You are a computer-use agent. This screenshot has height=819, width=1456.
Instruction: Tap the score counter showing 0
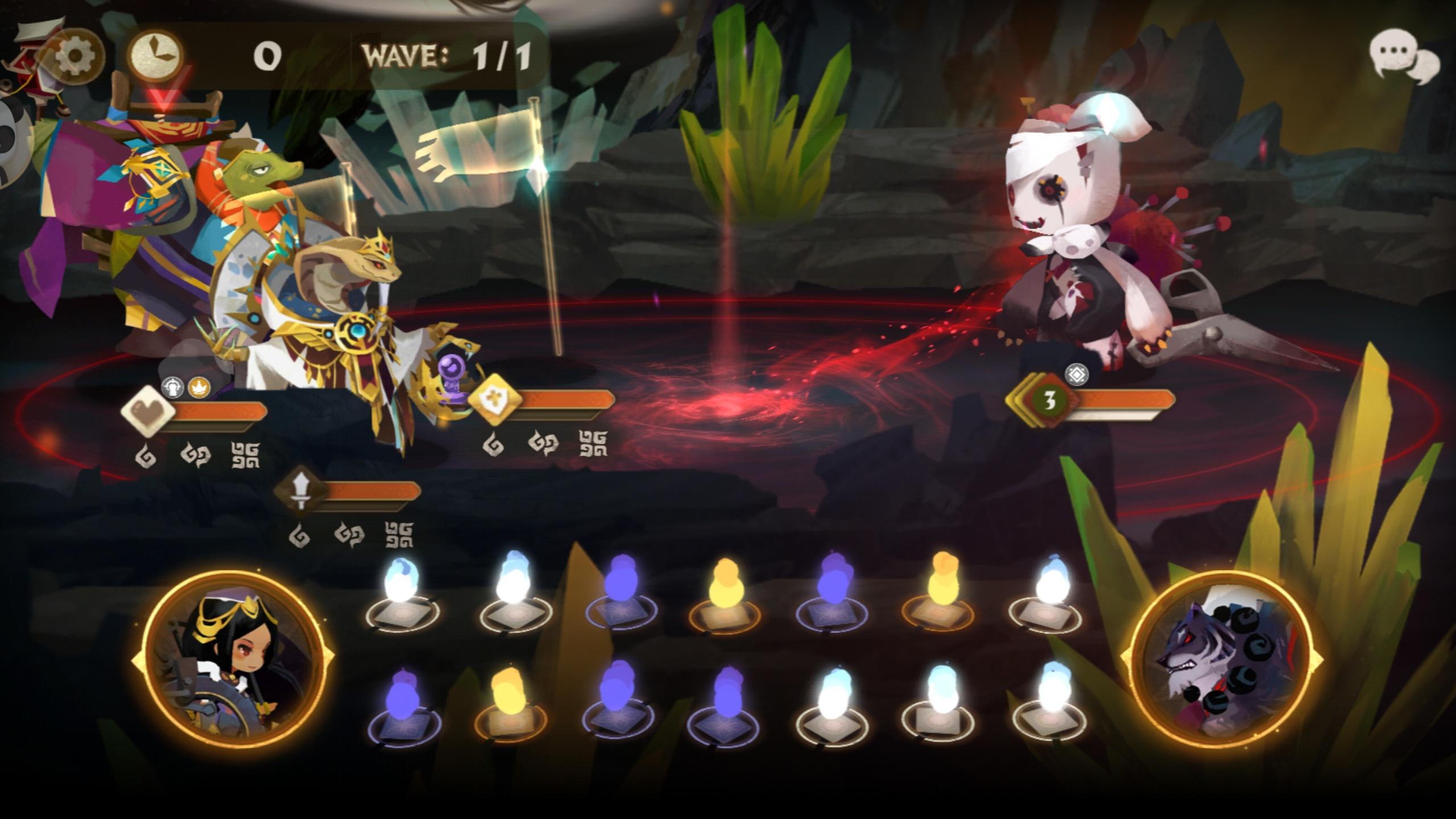click(x=269, y=56)
